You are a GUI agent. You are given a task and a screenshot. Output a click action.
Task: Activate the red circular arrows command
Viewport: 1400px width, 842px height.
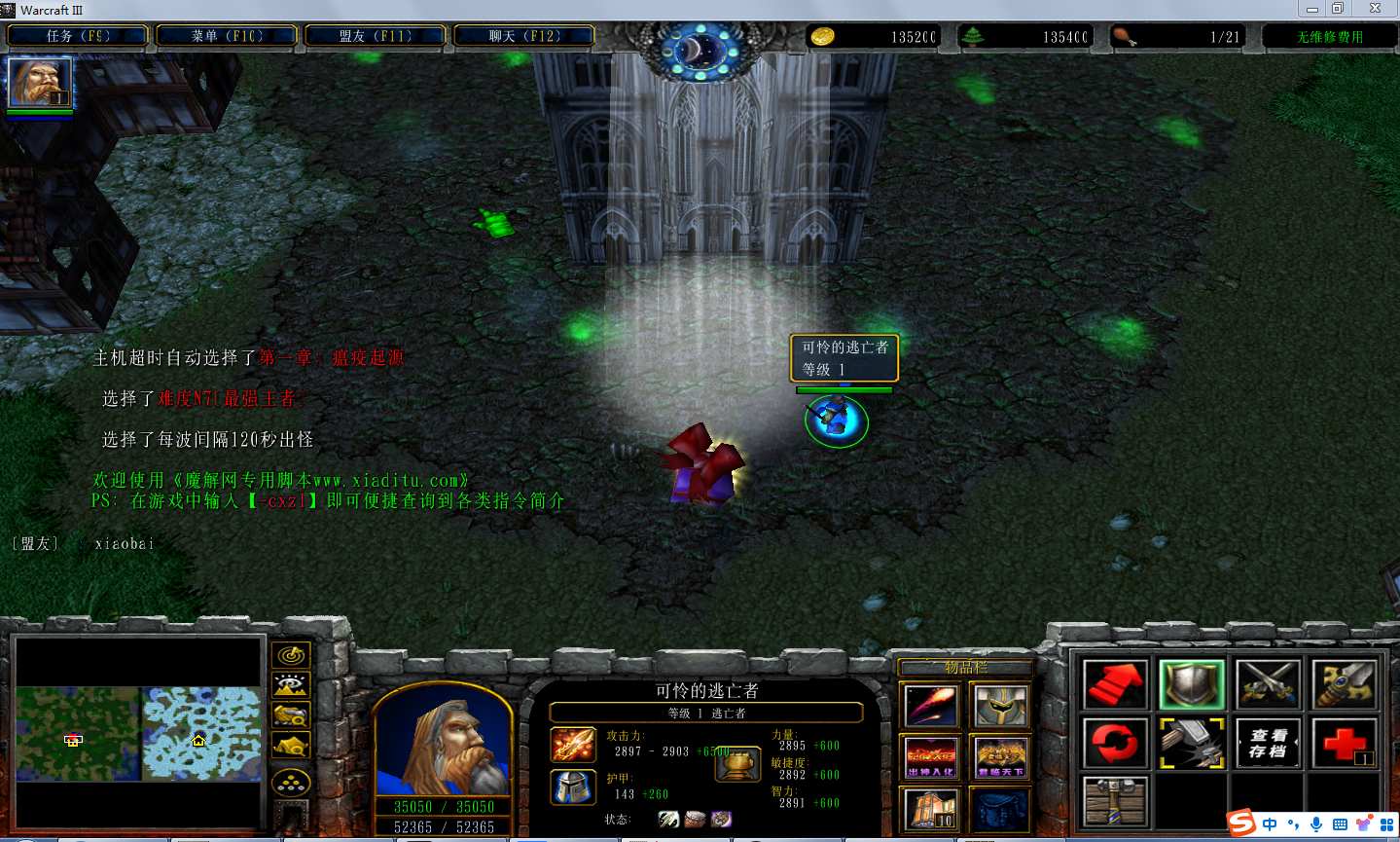point(1116,744)
